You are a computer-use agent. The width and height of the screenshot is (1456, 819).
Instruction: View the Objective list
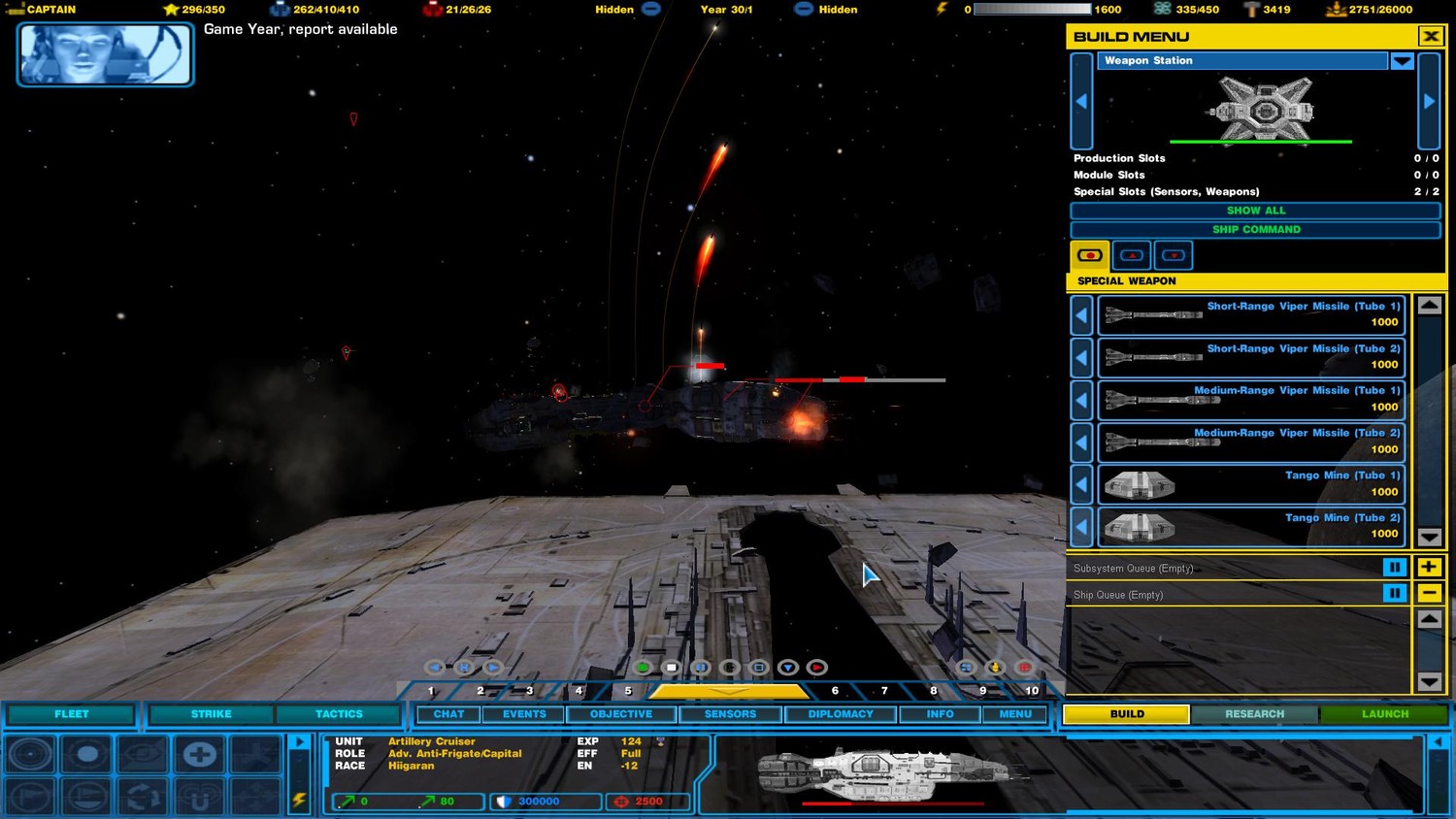(621, 714)
